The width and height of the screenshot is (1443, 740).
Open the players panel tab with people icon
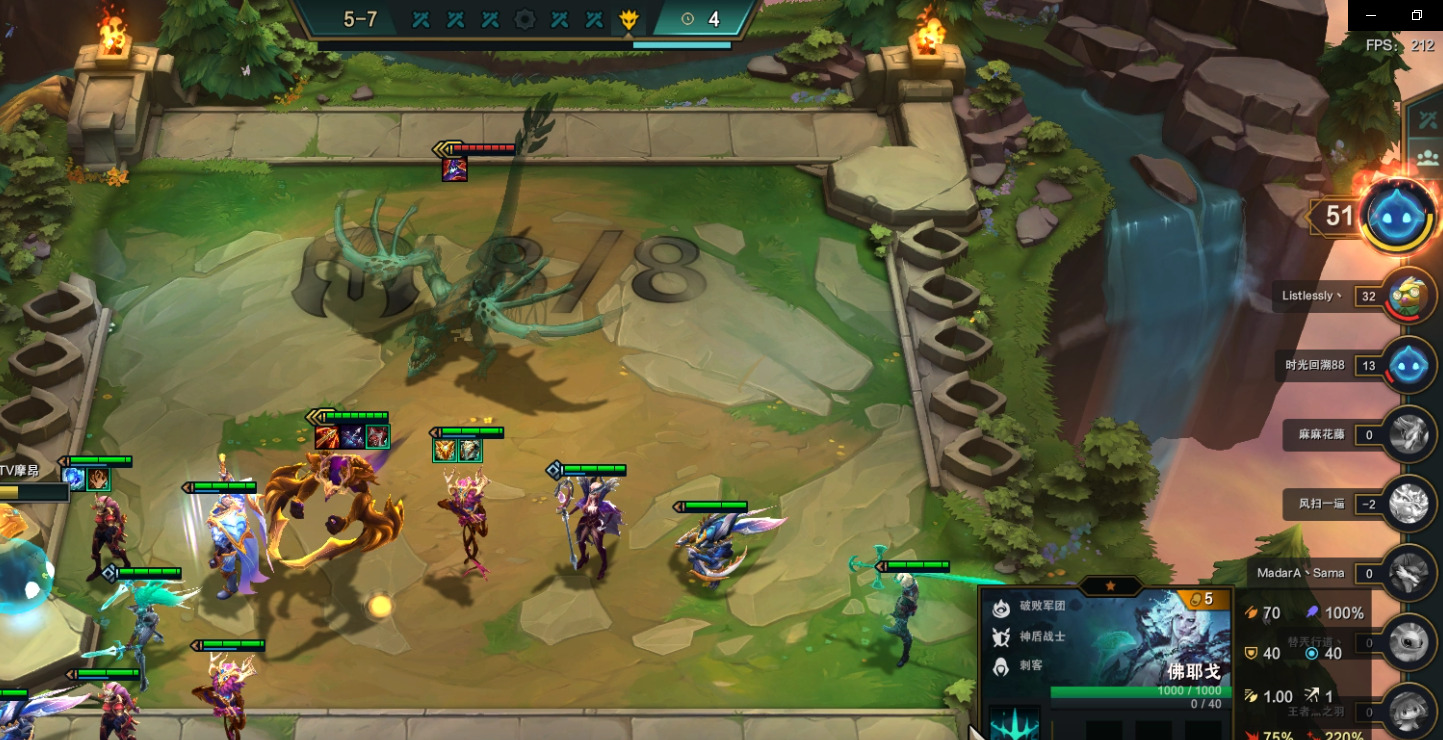(x=1427, y=157)
